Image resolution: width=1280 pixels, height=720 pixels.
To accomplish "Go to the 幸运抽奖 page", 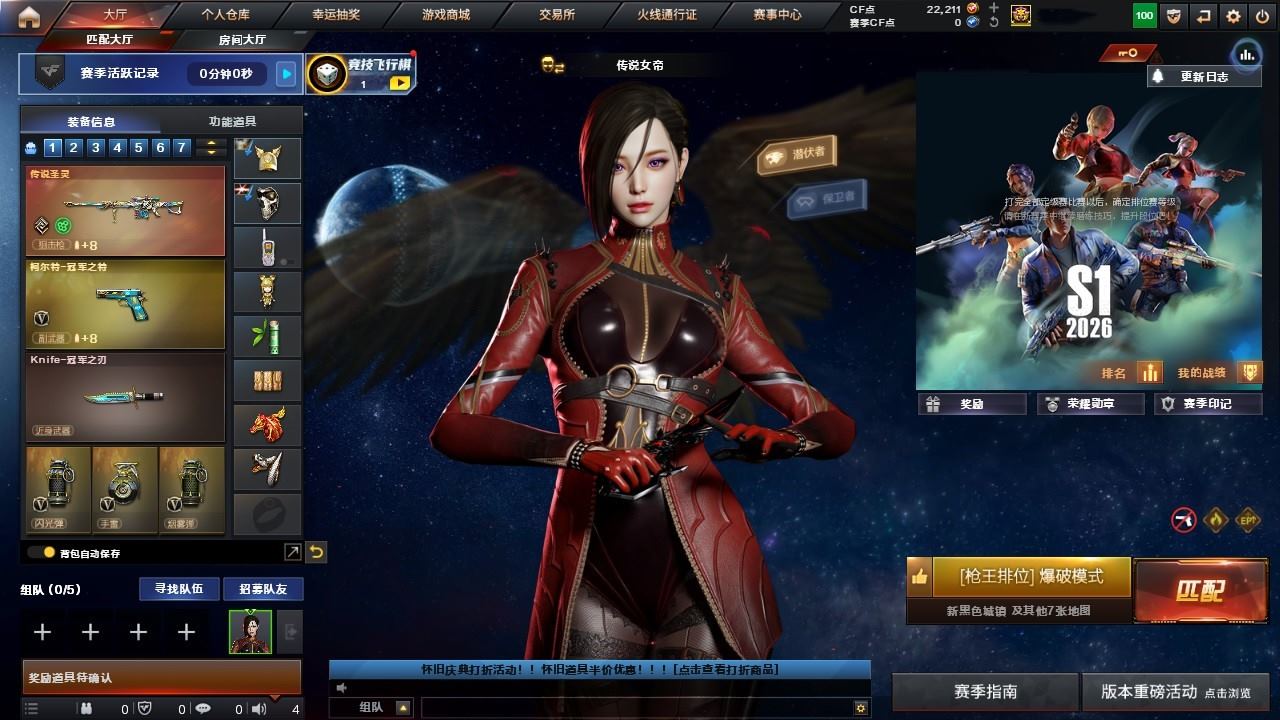I will 335,15.
